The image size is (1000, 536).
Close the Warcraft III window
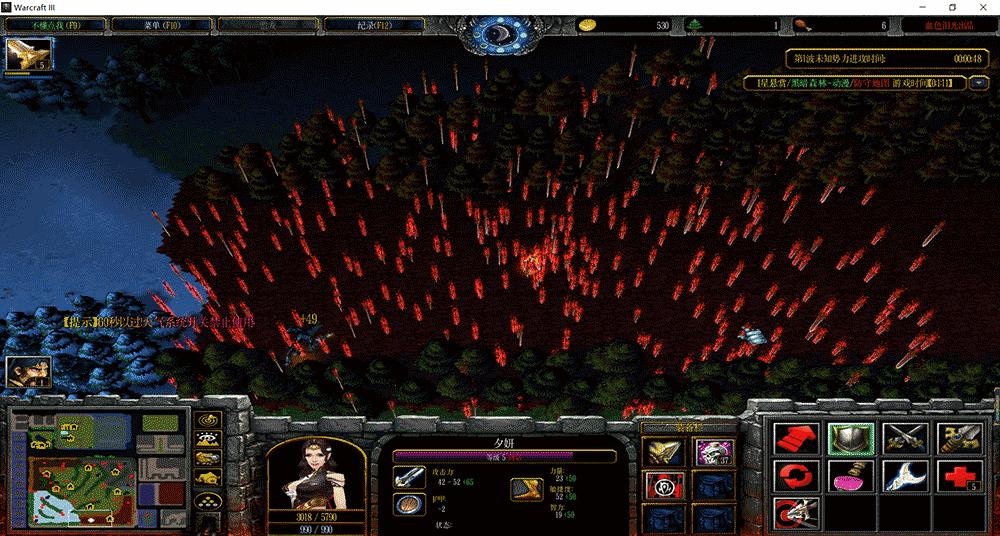[x=982, y=7]
